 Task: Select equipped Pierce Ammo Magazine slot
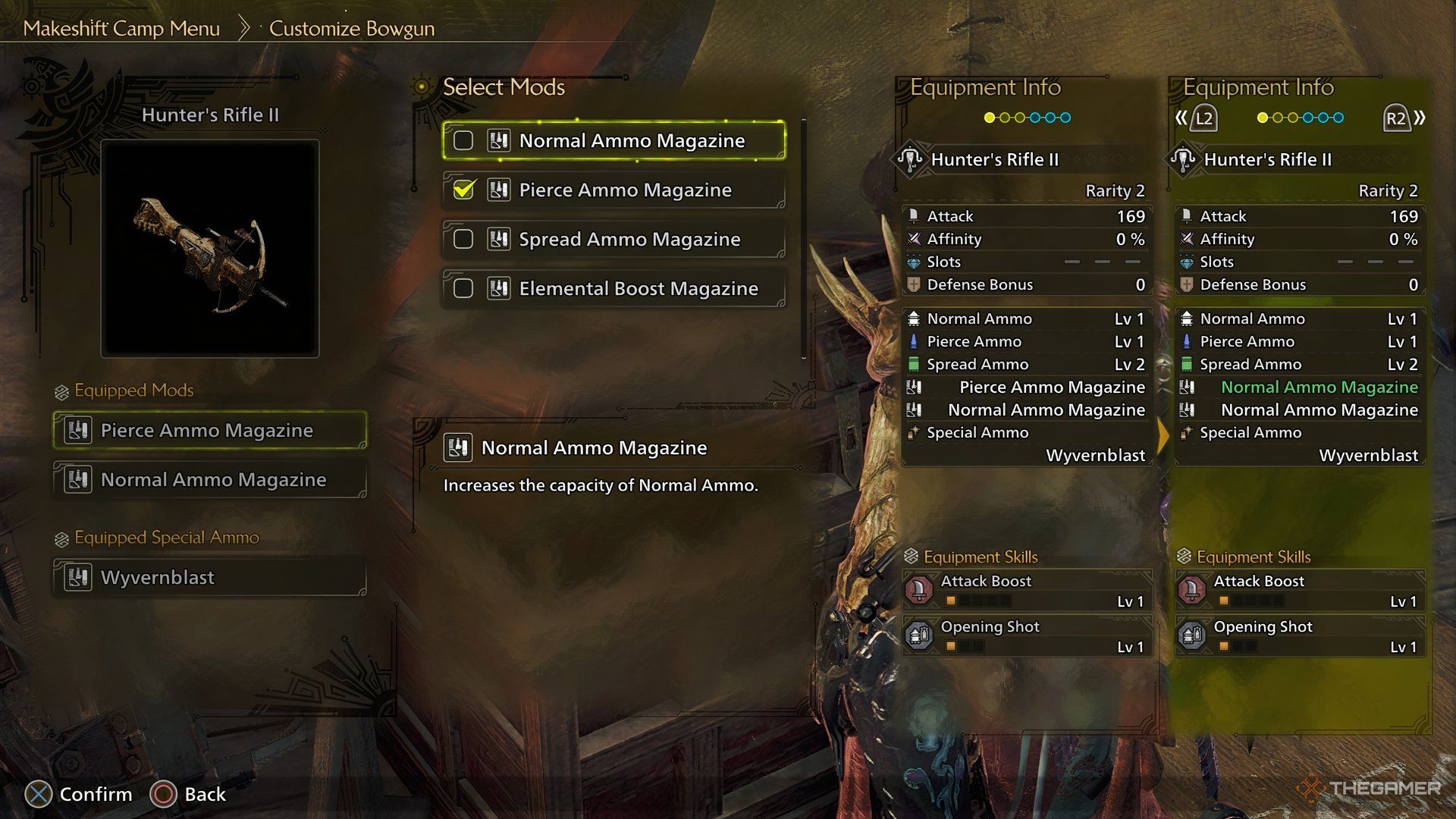click(x=210, y=431)
